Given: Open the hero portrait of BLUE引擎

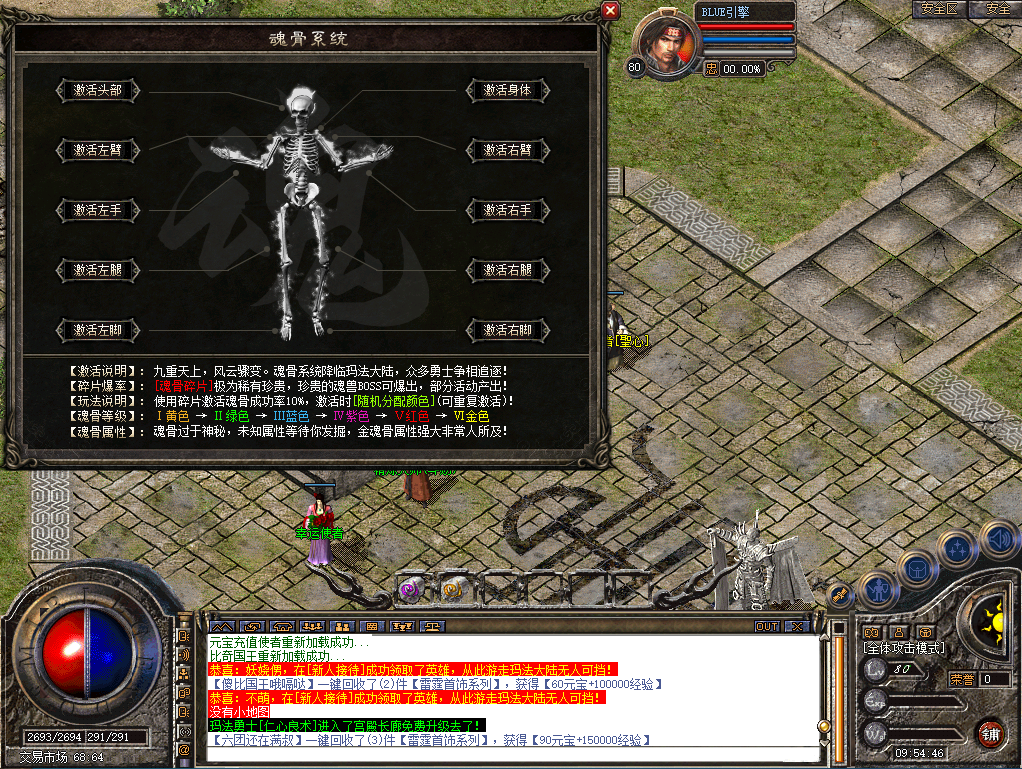Looking at the screenshot, I should click(x=665, y=43).
